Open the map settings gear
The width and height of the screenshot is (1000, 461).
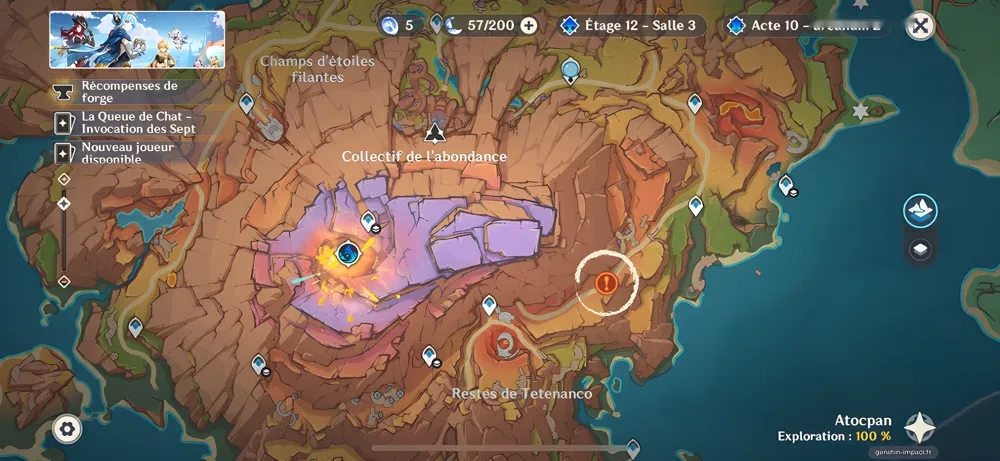click(x=67, y=430)
